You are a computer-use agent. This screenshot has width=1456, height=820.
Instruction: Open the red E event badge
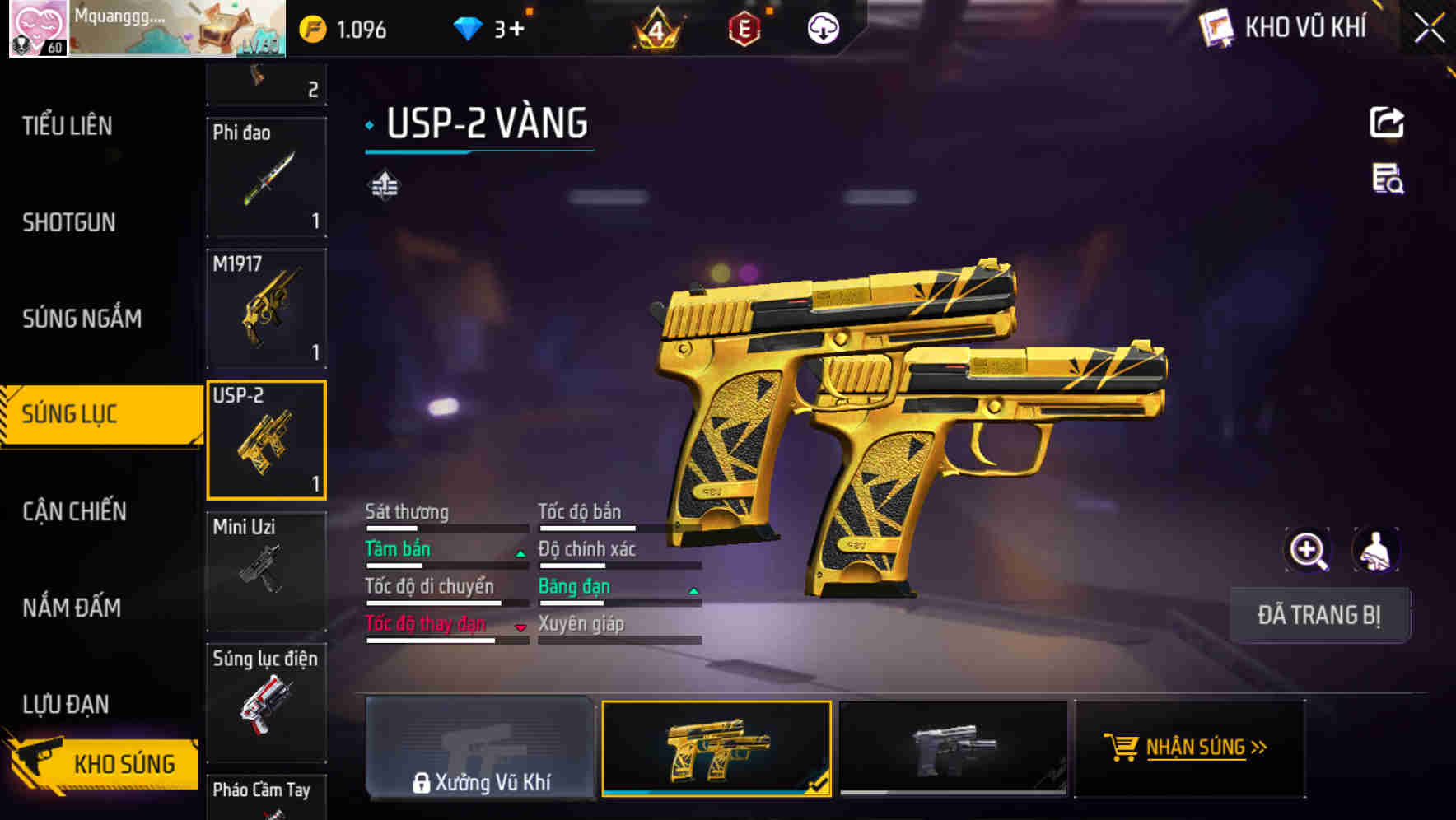[x=743, y=27]
